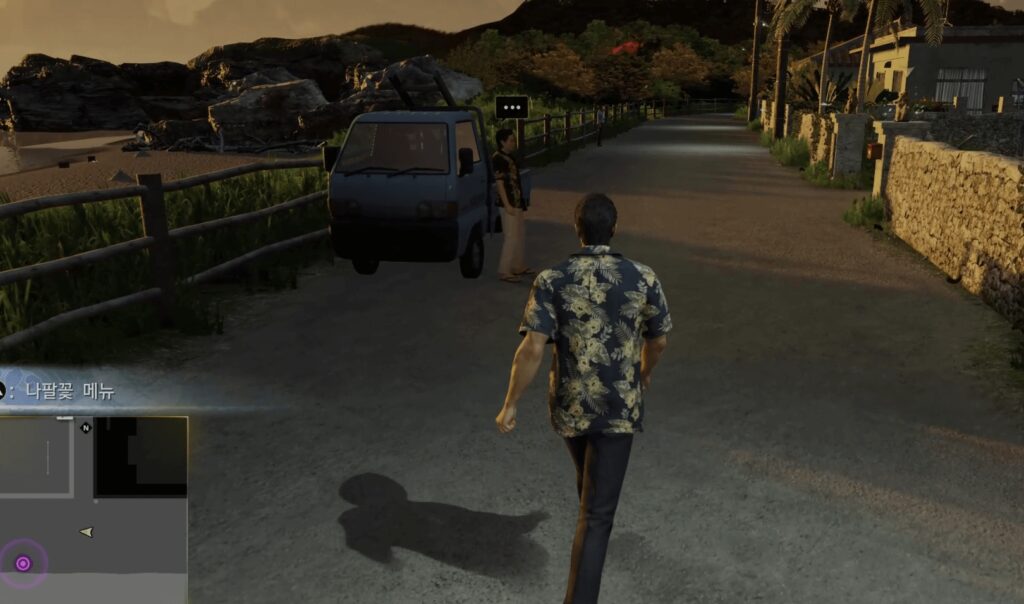
Task: Click the black building area on minimap
Action: 141,456
